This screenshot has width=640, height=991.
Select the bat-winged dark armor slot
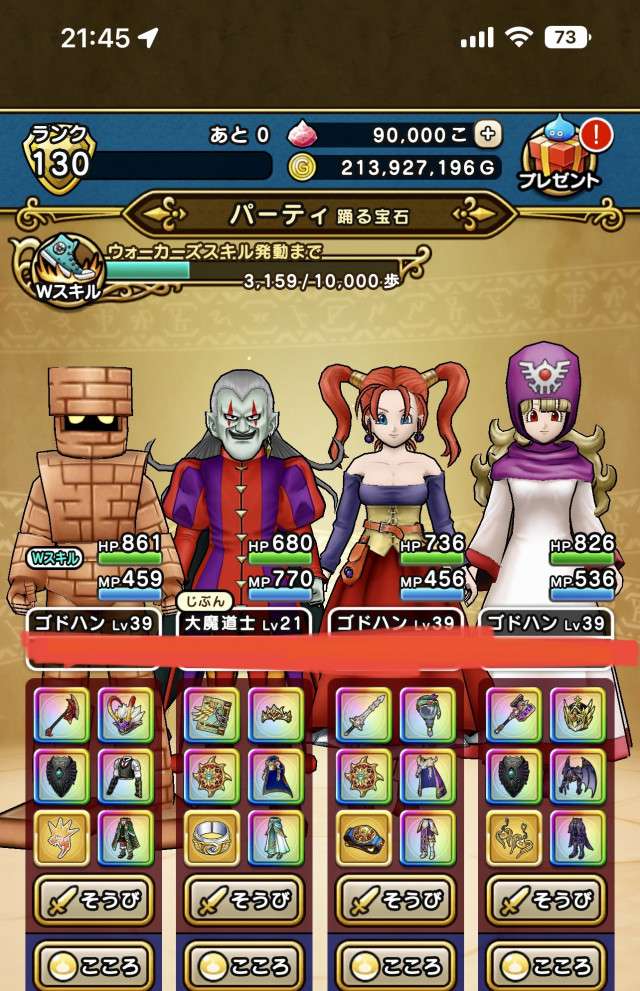click(x=577, y=775)
